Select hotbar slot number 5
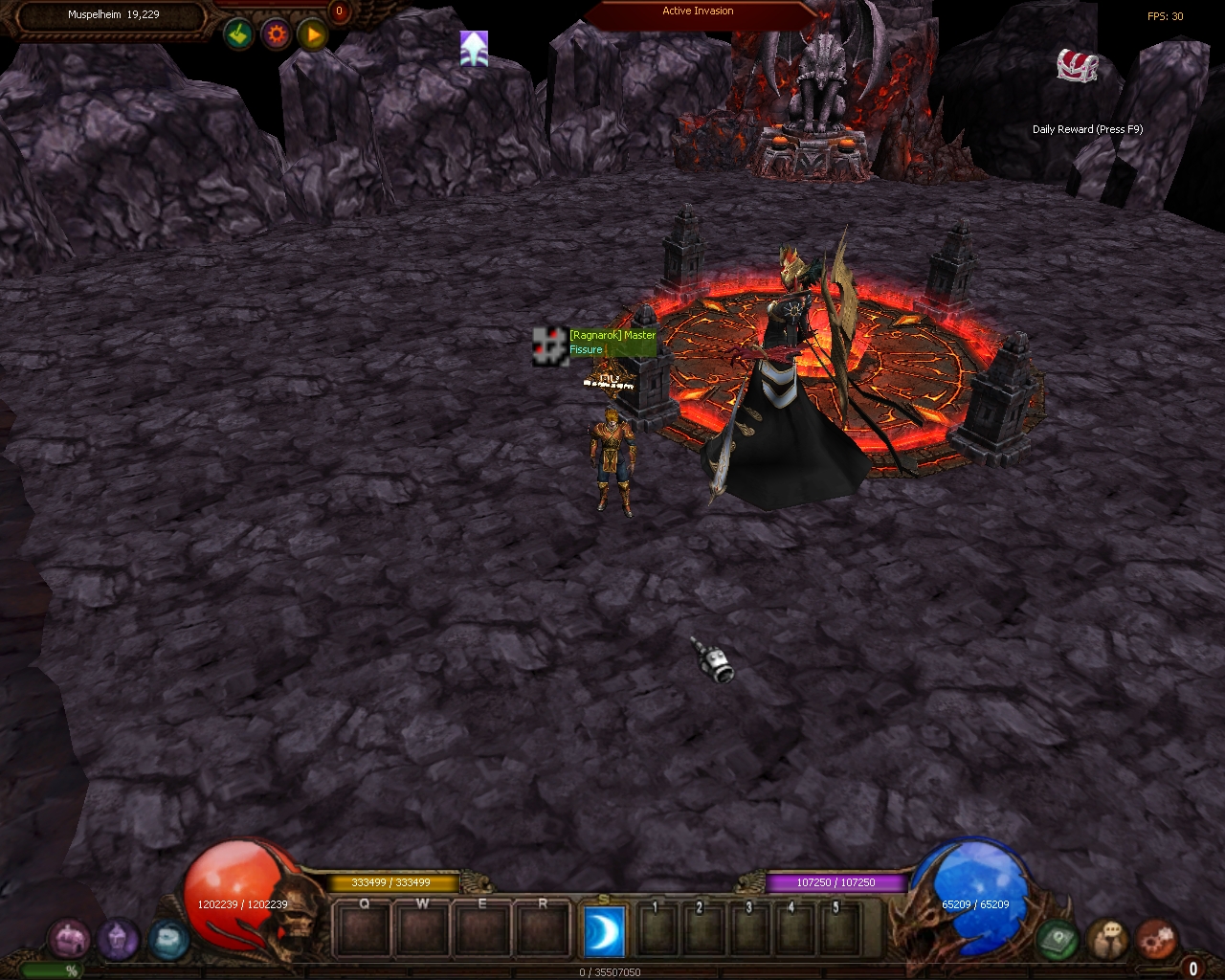1225x980 pixels. tap(837, 928)
